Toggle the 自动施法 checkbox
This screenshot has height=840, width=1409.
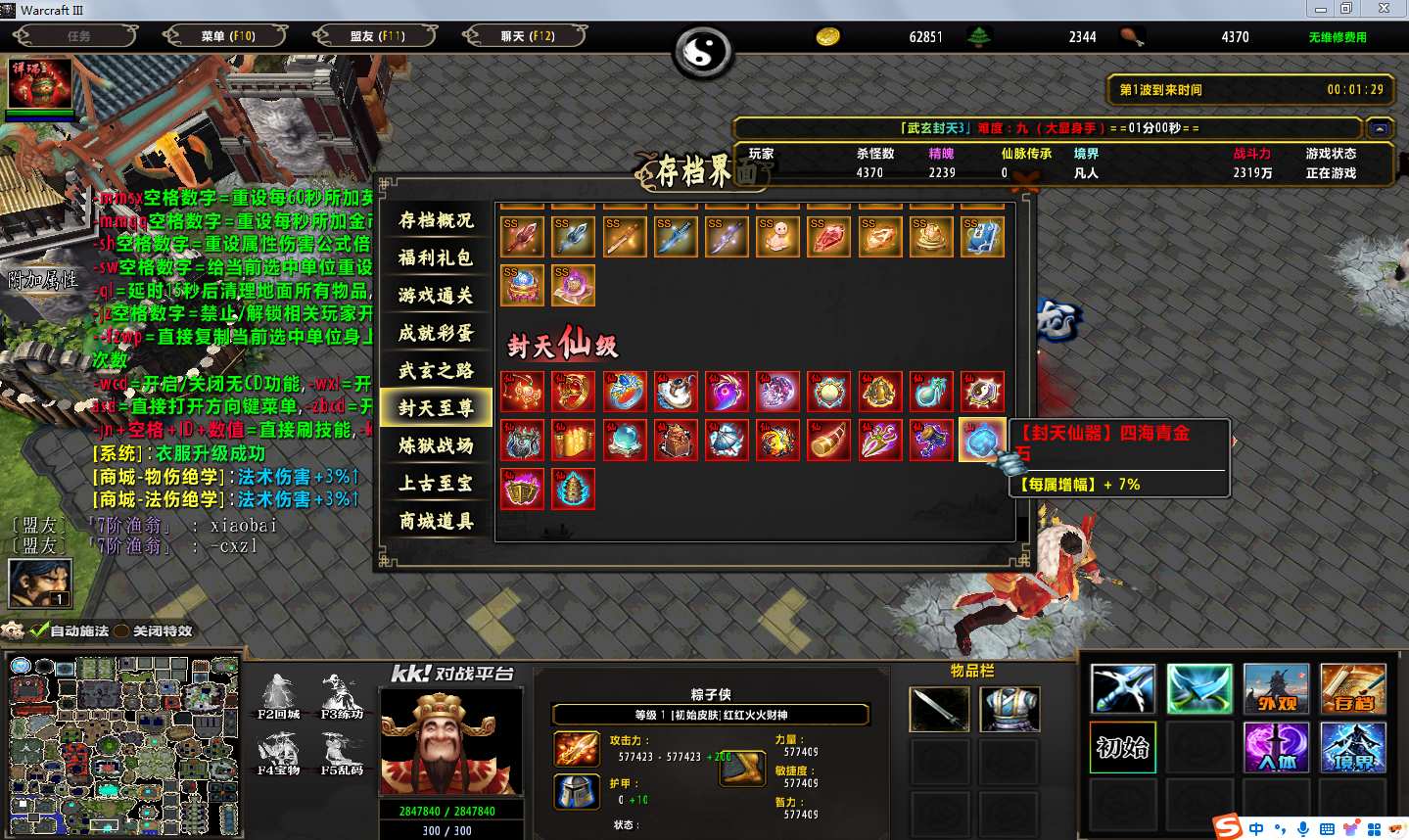[40, 631]
